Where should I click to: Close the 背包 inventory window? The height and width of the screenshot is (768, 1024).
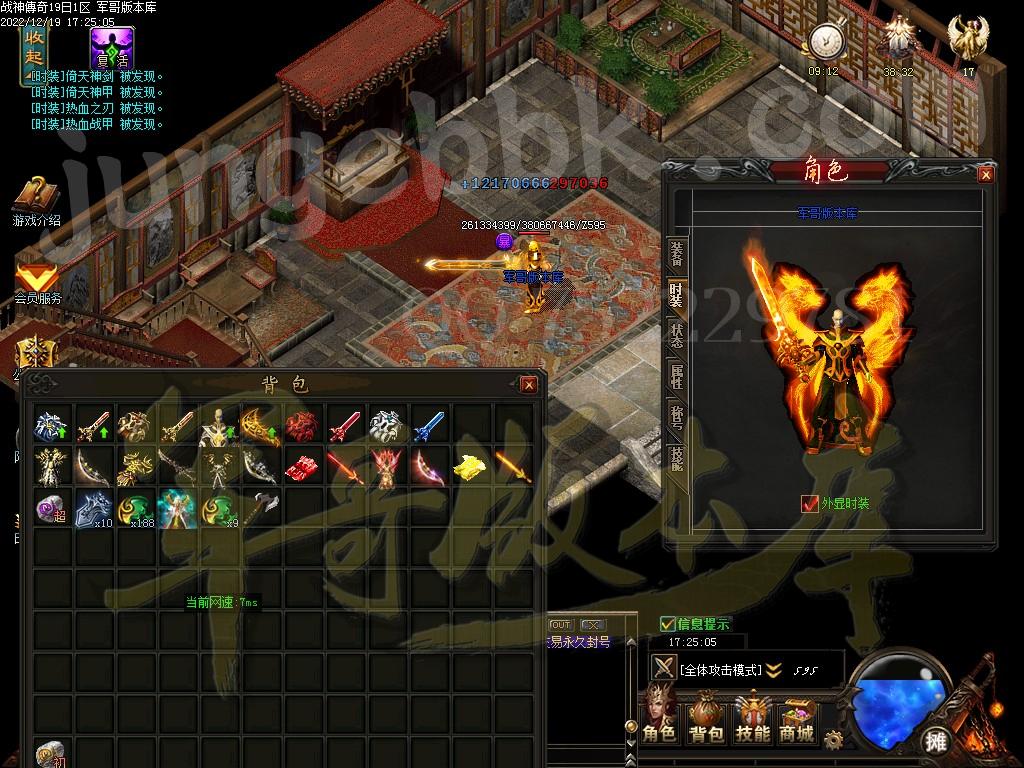529,385
